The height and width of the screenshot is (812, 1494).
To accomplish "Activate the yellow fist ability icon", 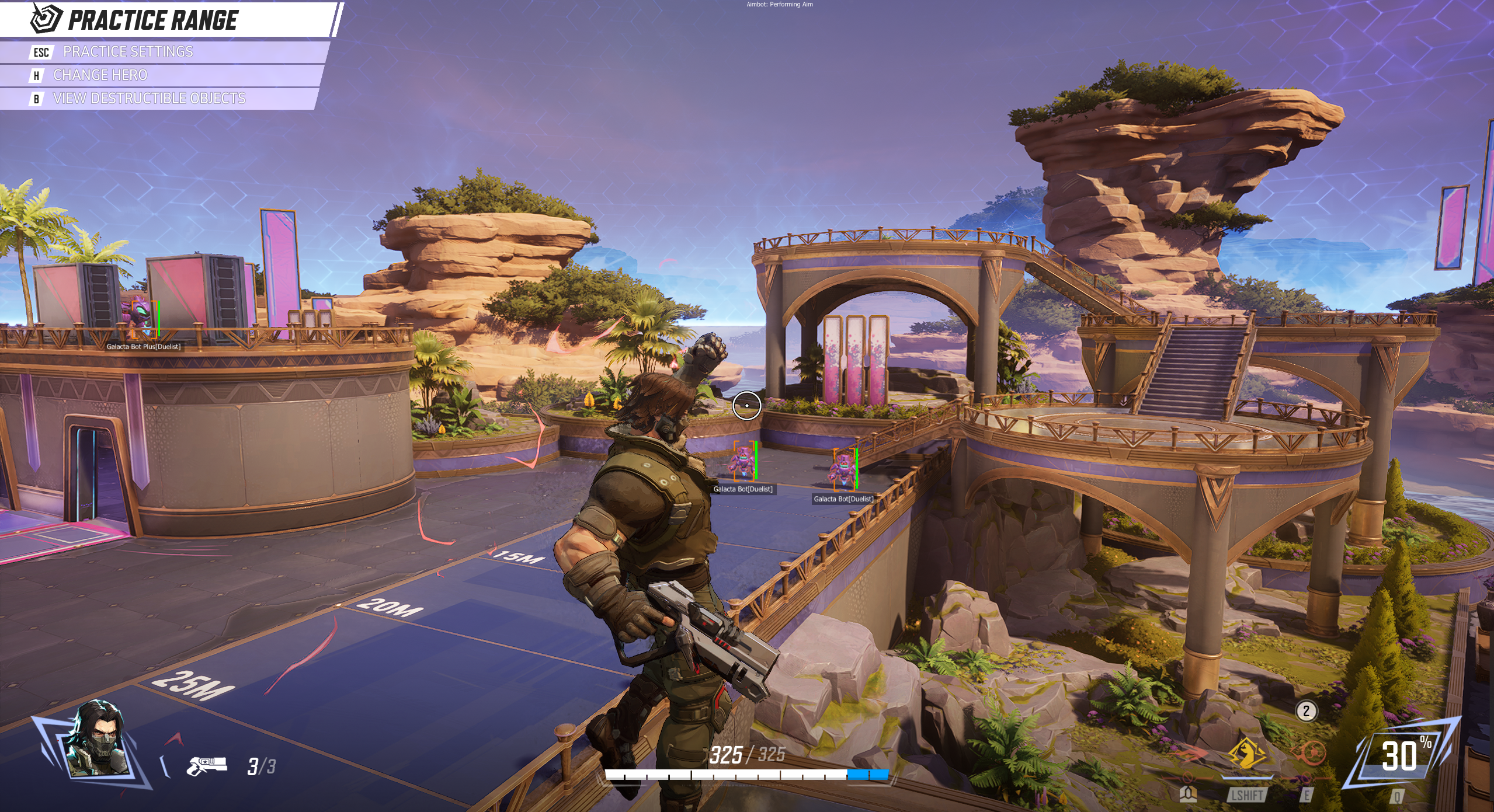I will 1248,754.
